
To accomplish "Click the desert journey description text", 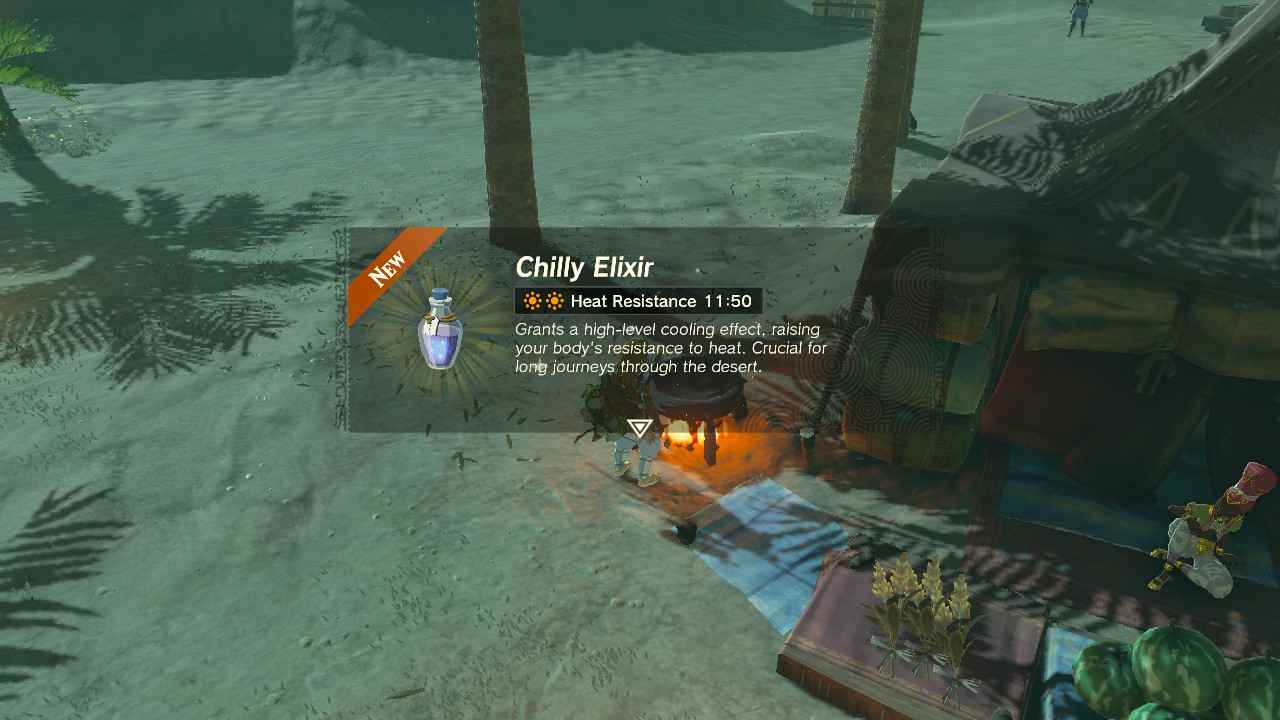I will [664, 348].
